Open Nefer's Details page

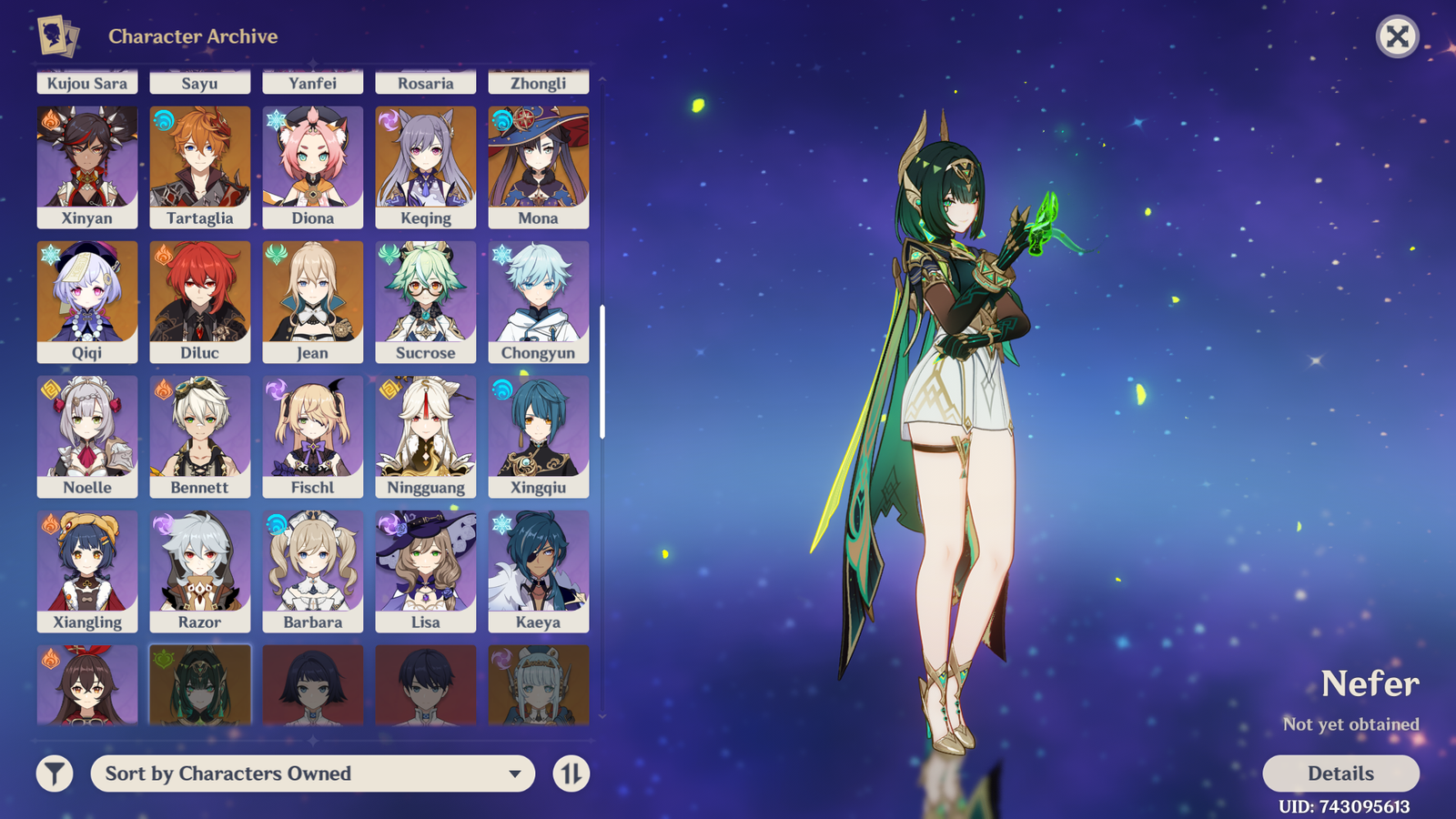click(x=1340, y=773)
